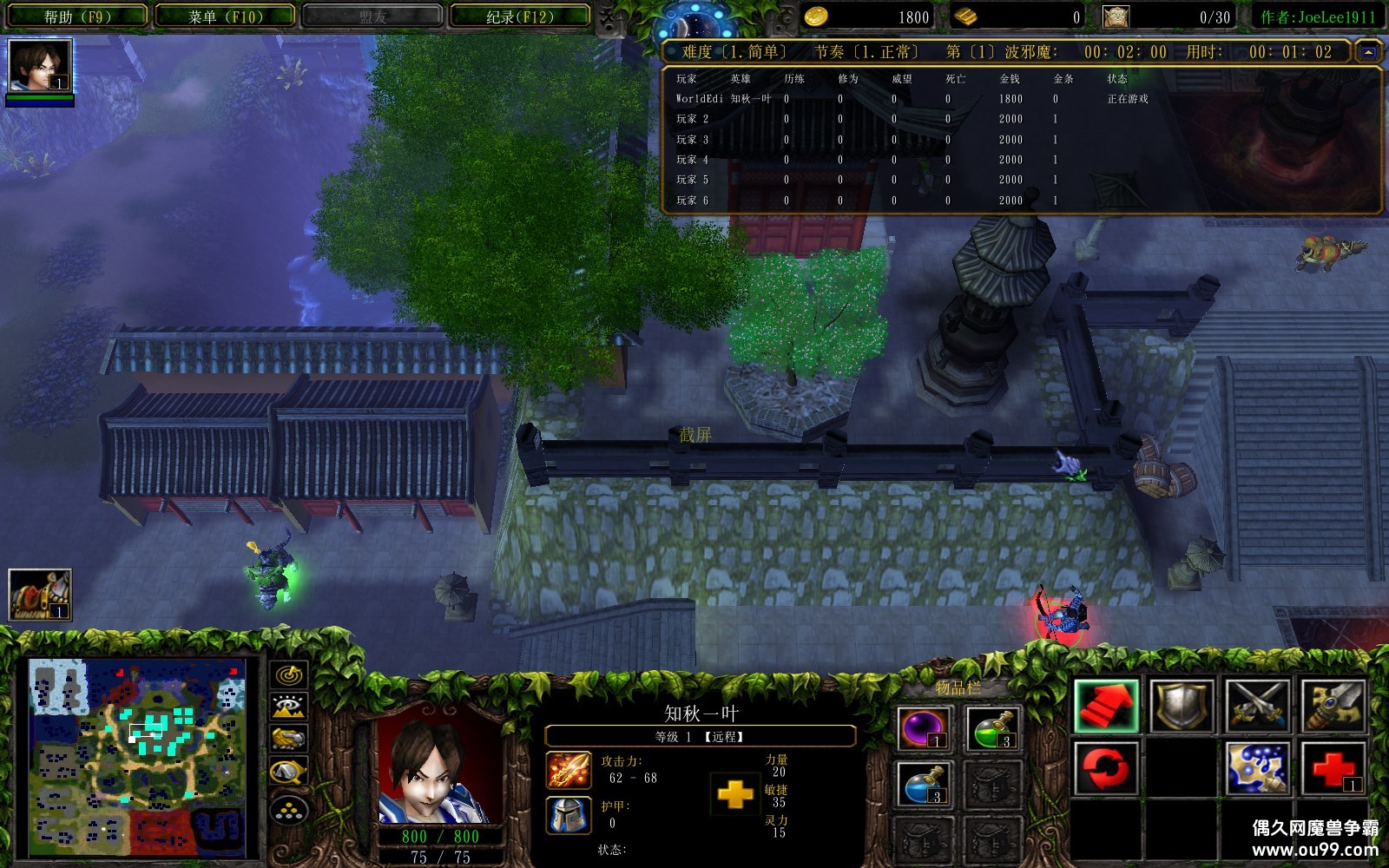Image resolution: width=1389 pixels, height=868 pixels.
Task: Use the green potion in the inventory
Action: click(x=993, y=727)
